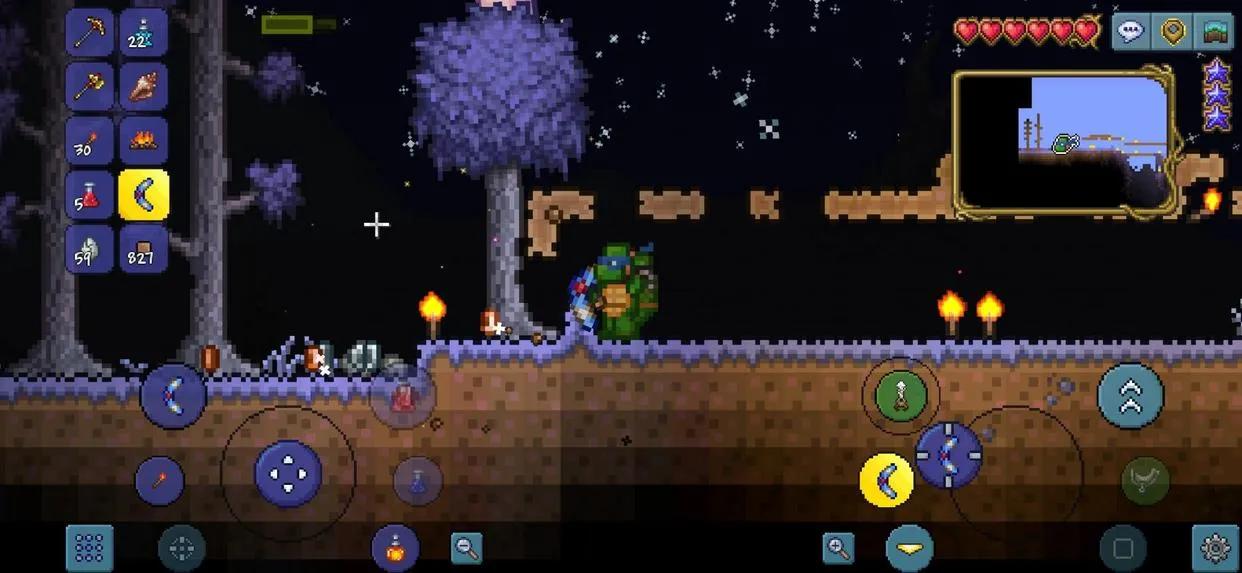
Task: Zoom in with the plus magnifier
Action: coord(838,547)
